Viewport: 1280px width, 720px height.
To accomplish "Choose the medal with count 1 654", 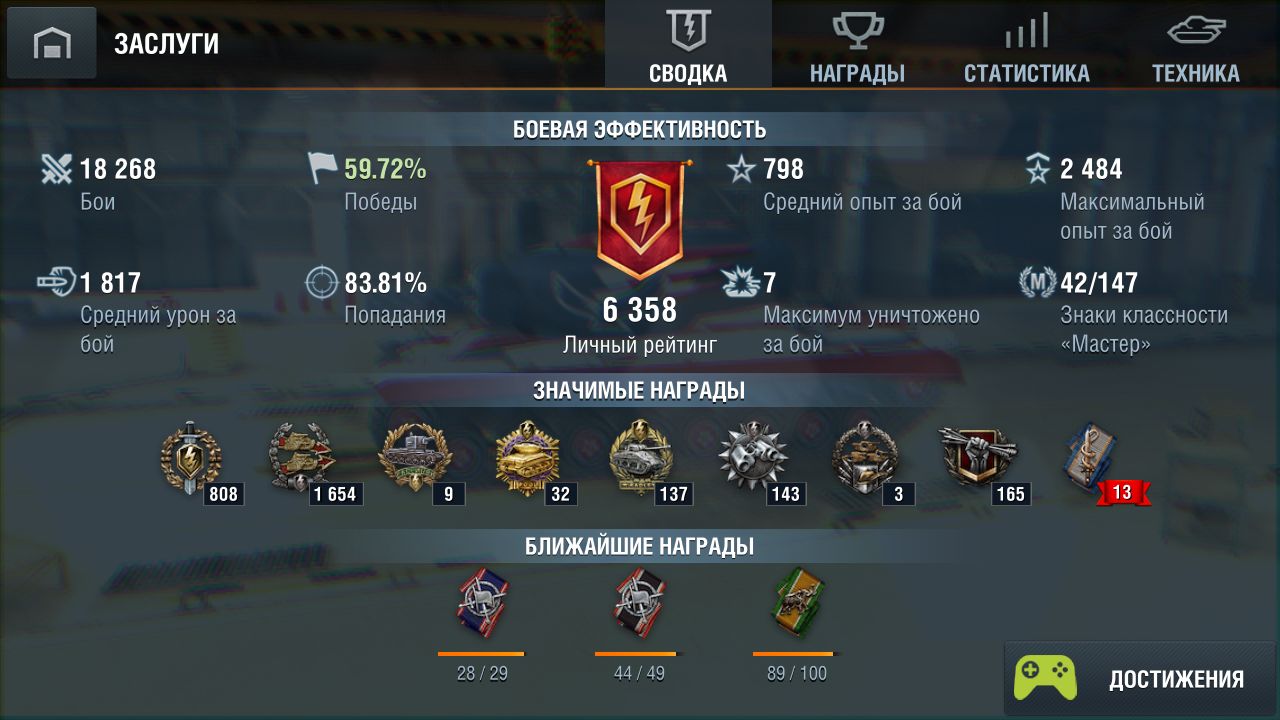I will 303,460.
